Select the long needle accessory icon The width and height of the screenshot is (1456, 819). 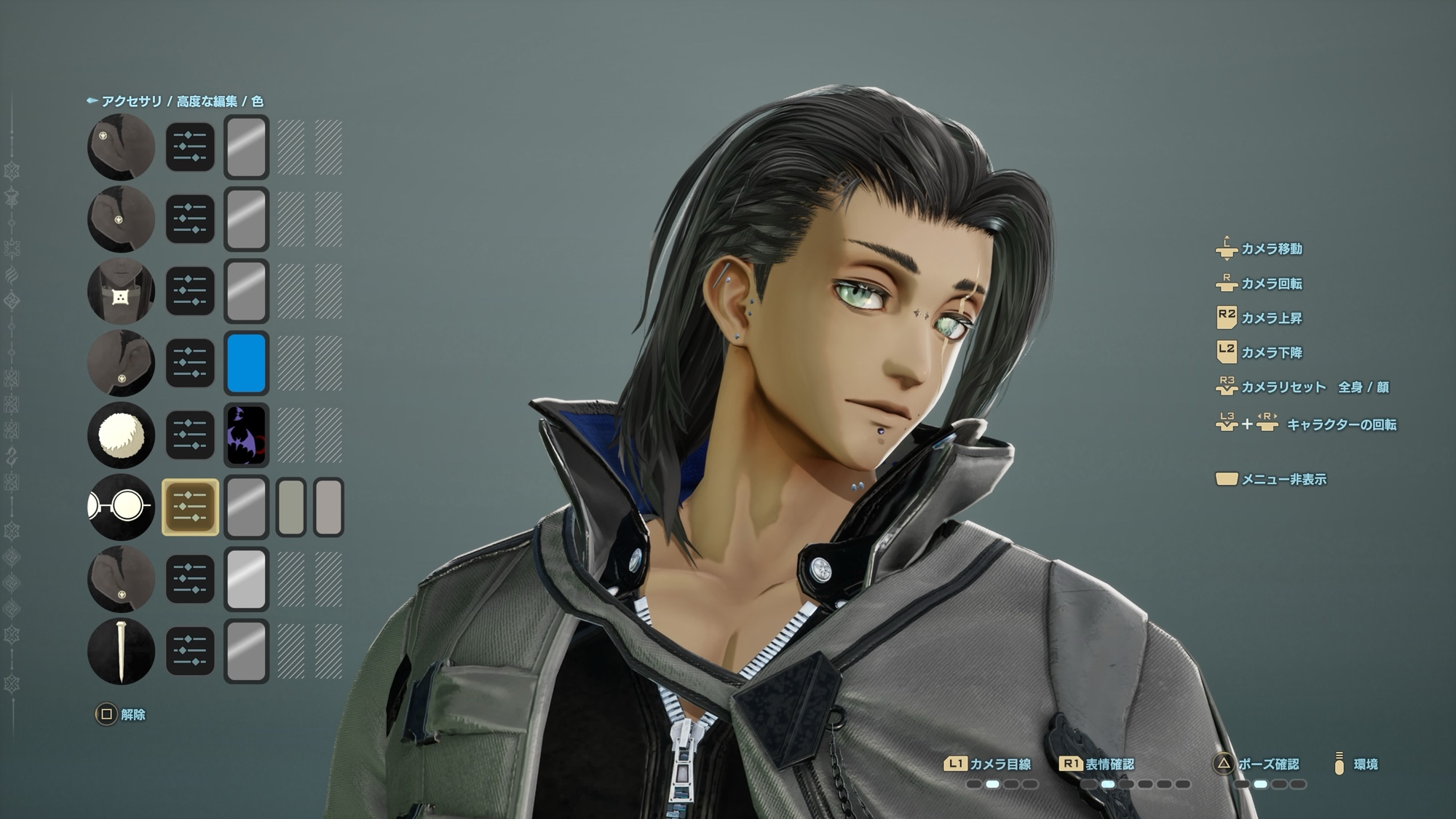pyautogui.click(x=121, y=651)
